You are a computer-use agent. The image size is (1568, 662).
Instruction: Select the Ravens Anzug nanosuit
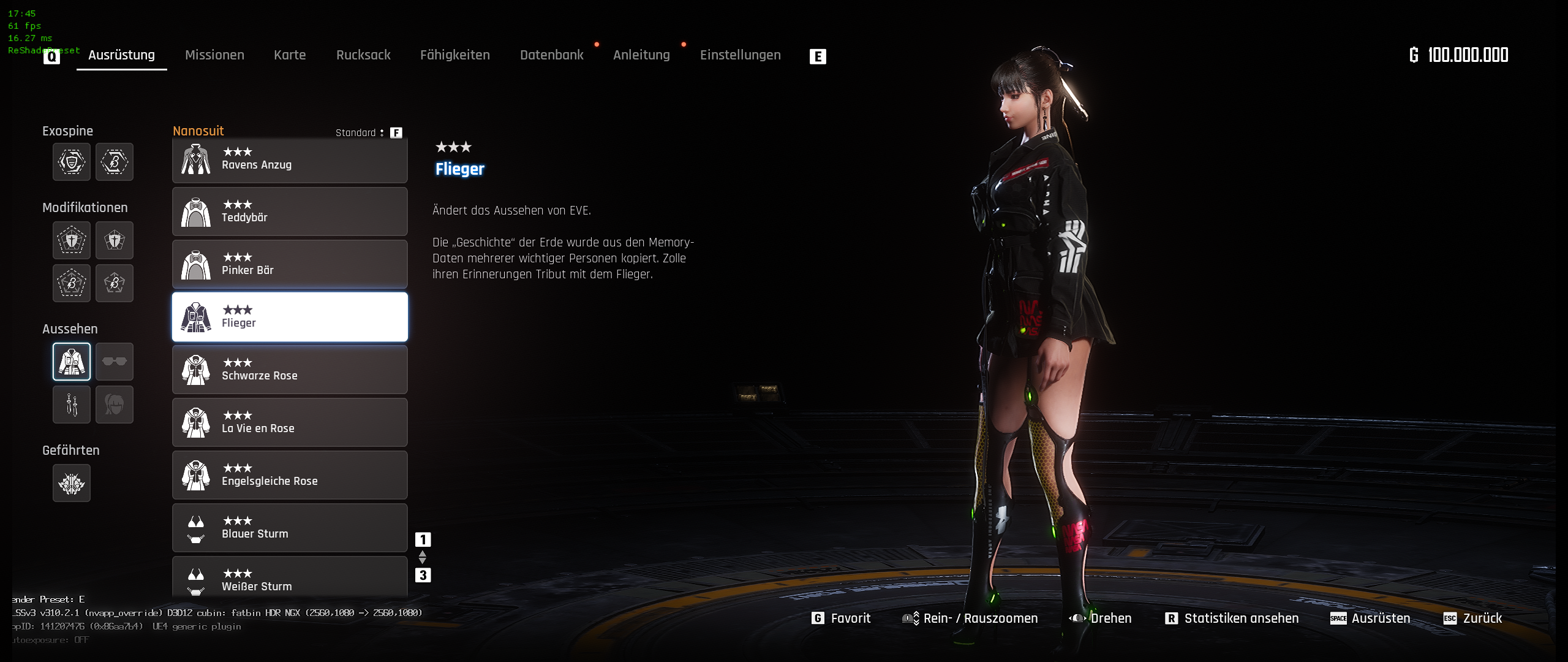(290, 159)
